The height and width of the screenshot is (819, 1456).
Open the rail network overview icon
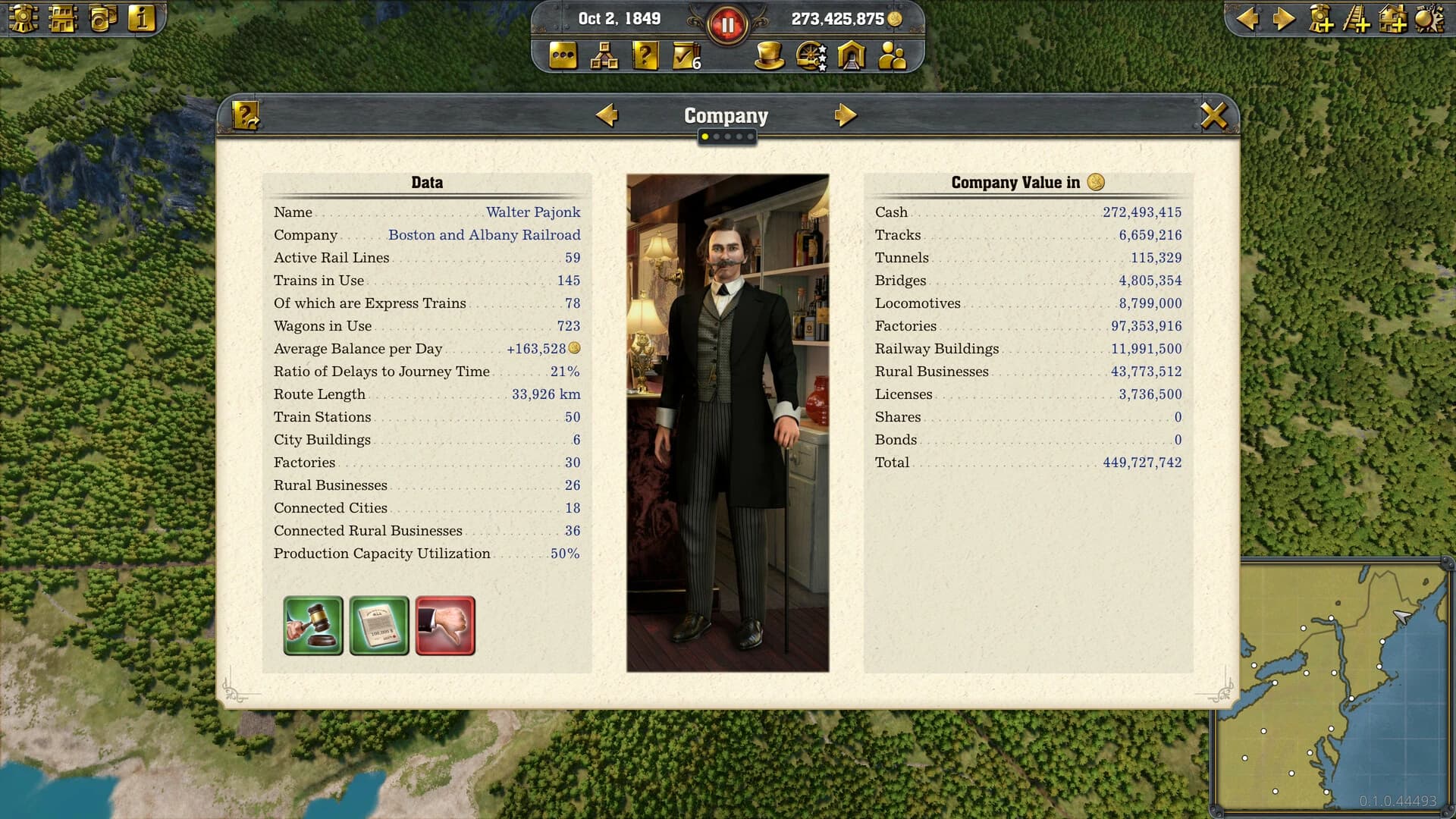604,55
